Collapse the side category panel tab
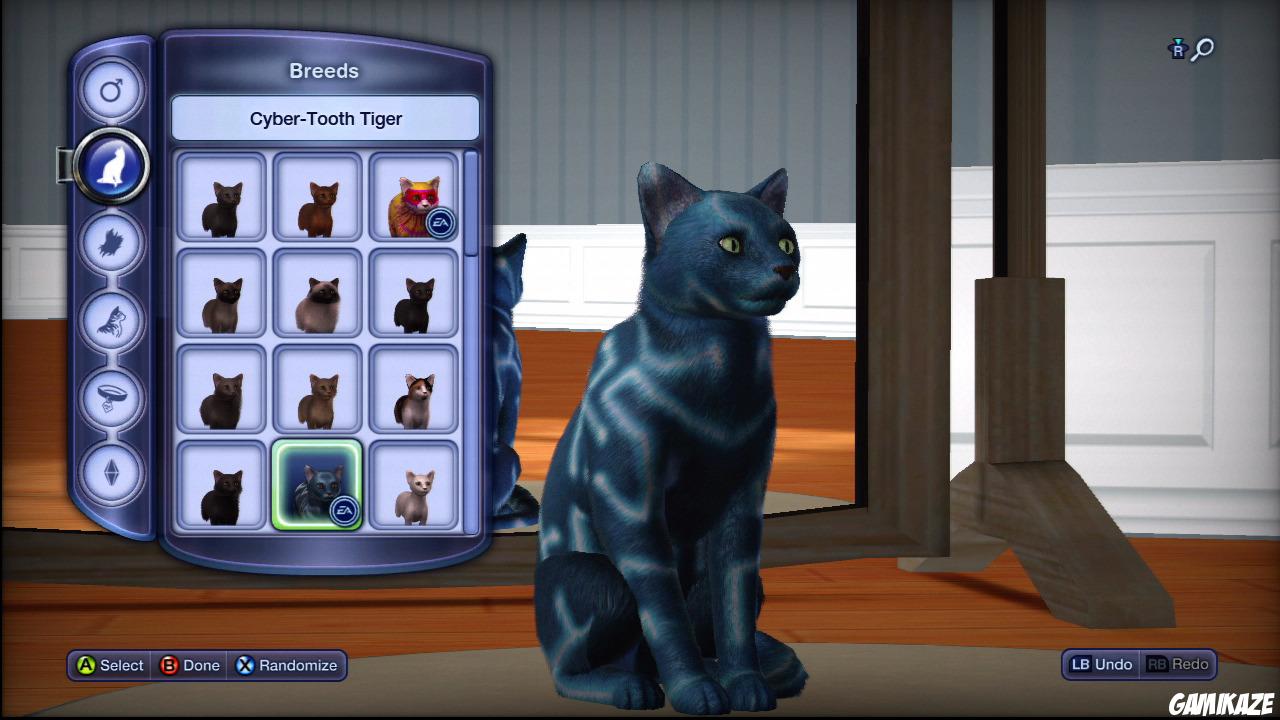Viewport: 1280px width, 720px height. point(63,165)
